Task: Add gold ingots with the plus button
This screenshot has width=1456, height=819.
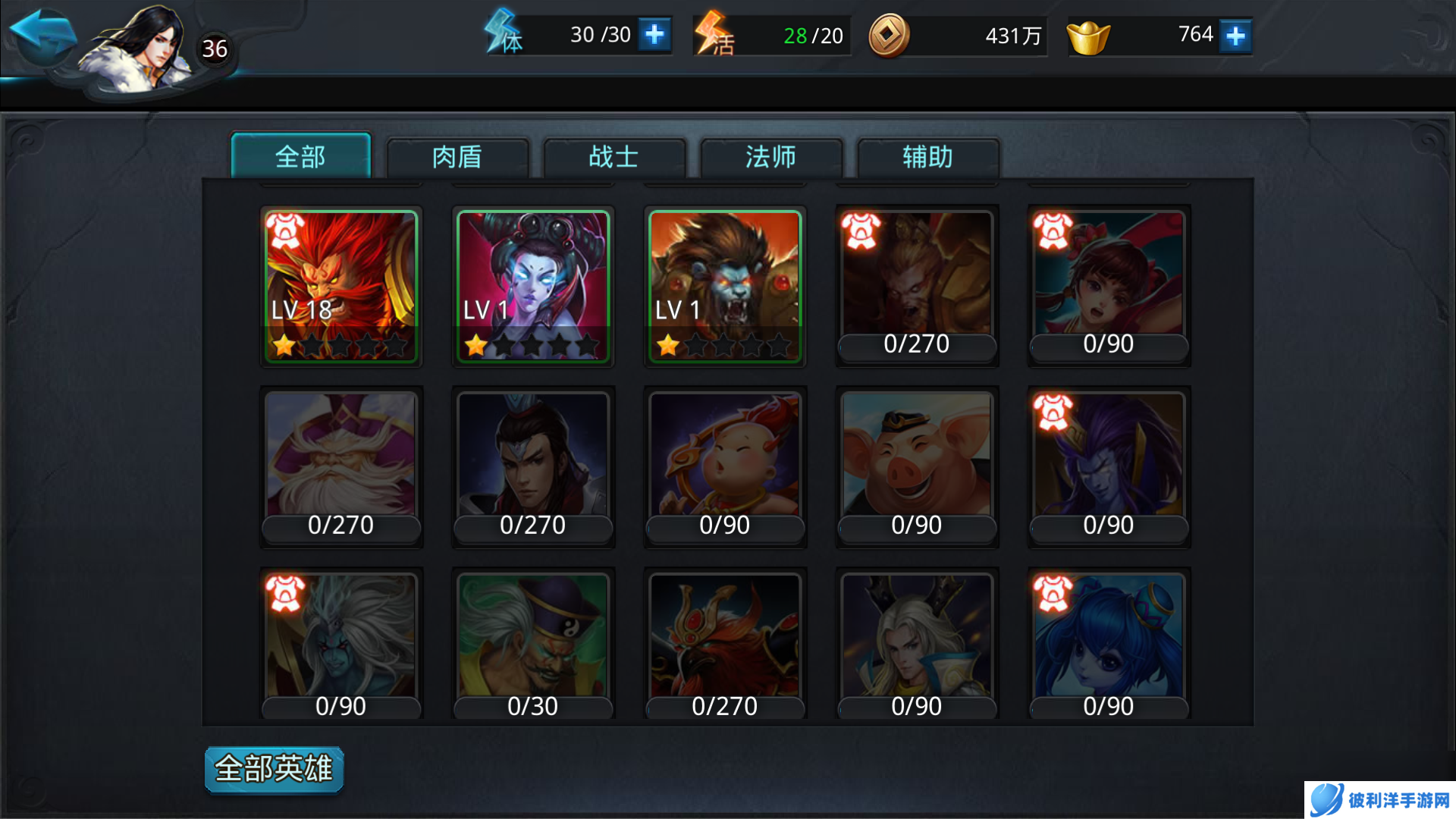Action: coord(1235,36)
